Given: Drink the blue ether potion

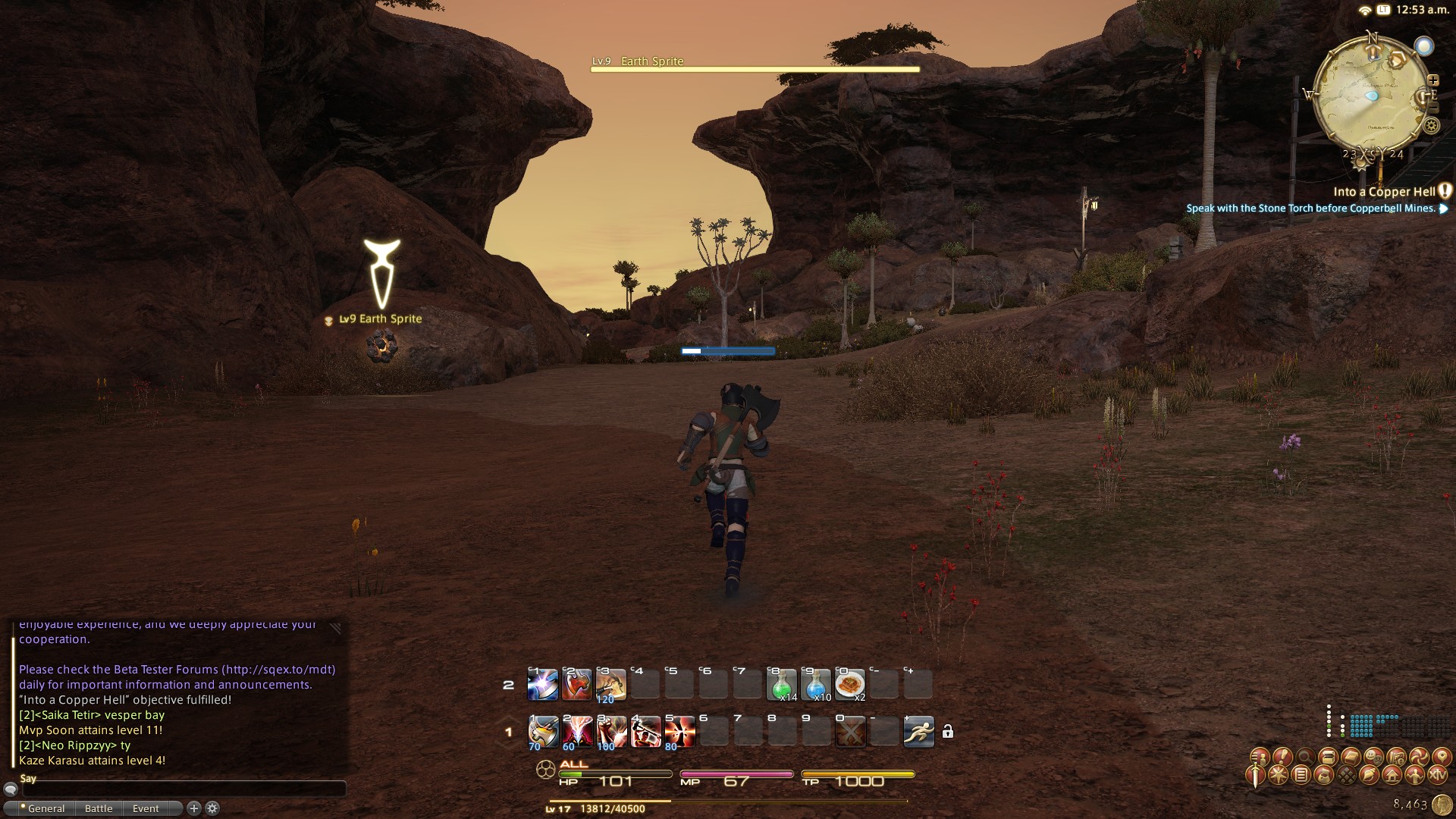Looking at the screenshot, I should 815,685.
